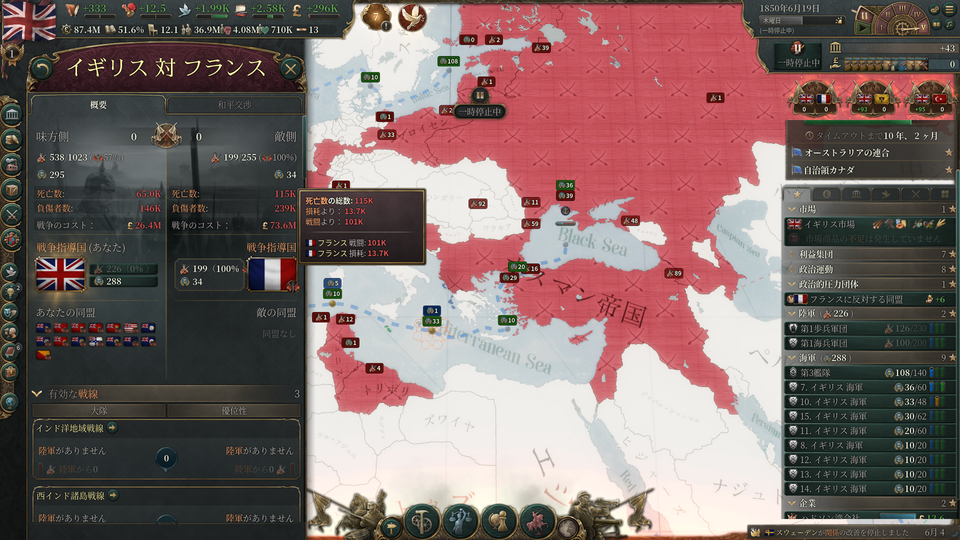This screenshot has height=540, width=960.
Task: Select オーストラリアの連合 in the list
Action: (862, 152)
